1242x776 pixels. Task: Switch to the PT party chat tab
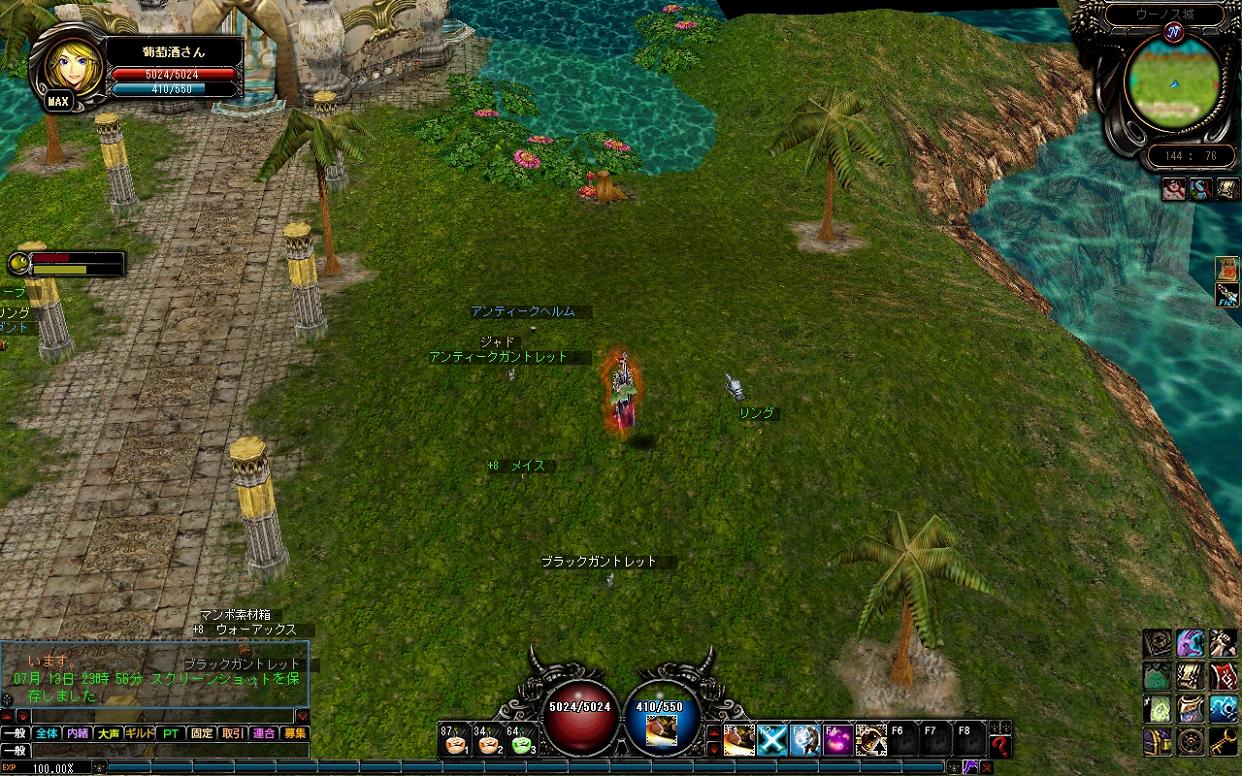coord(171,733)
